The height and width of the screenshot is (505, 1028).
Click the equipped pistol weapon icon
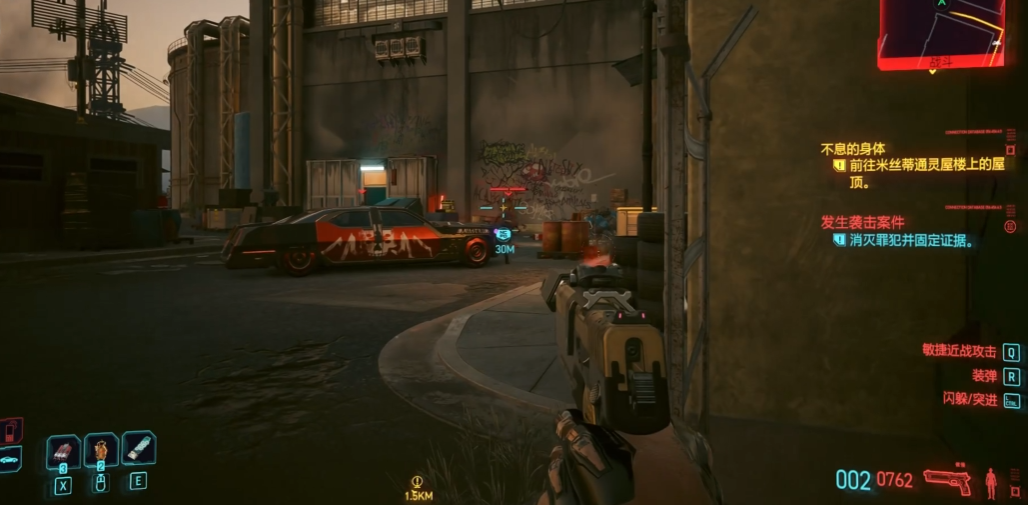(x=946, y=481)
